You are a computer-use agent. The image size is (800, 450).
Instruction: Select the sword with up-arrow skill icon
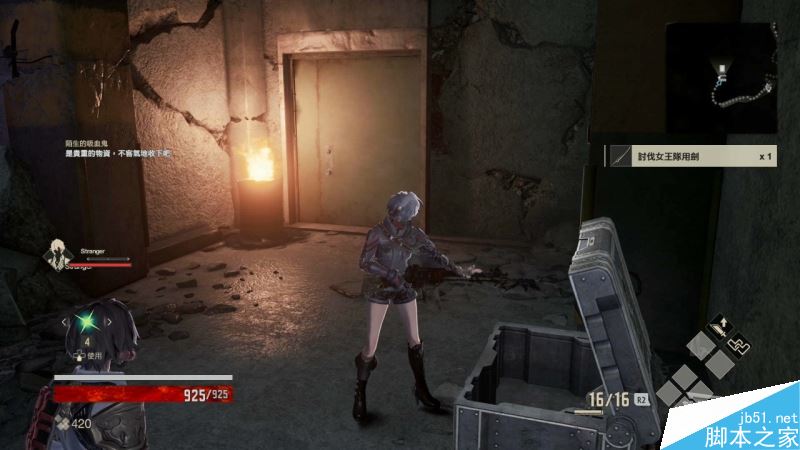718,327
